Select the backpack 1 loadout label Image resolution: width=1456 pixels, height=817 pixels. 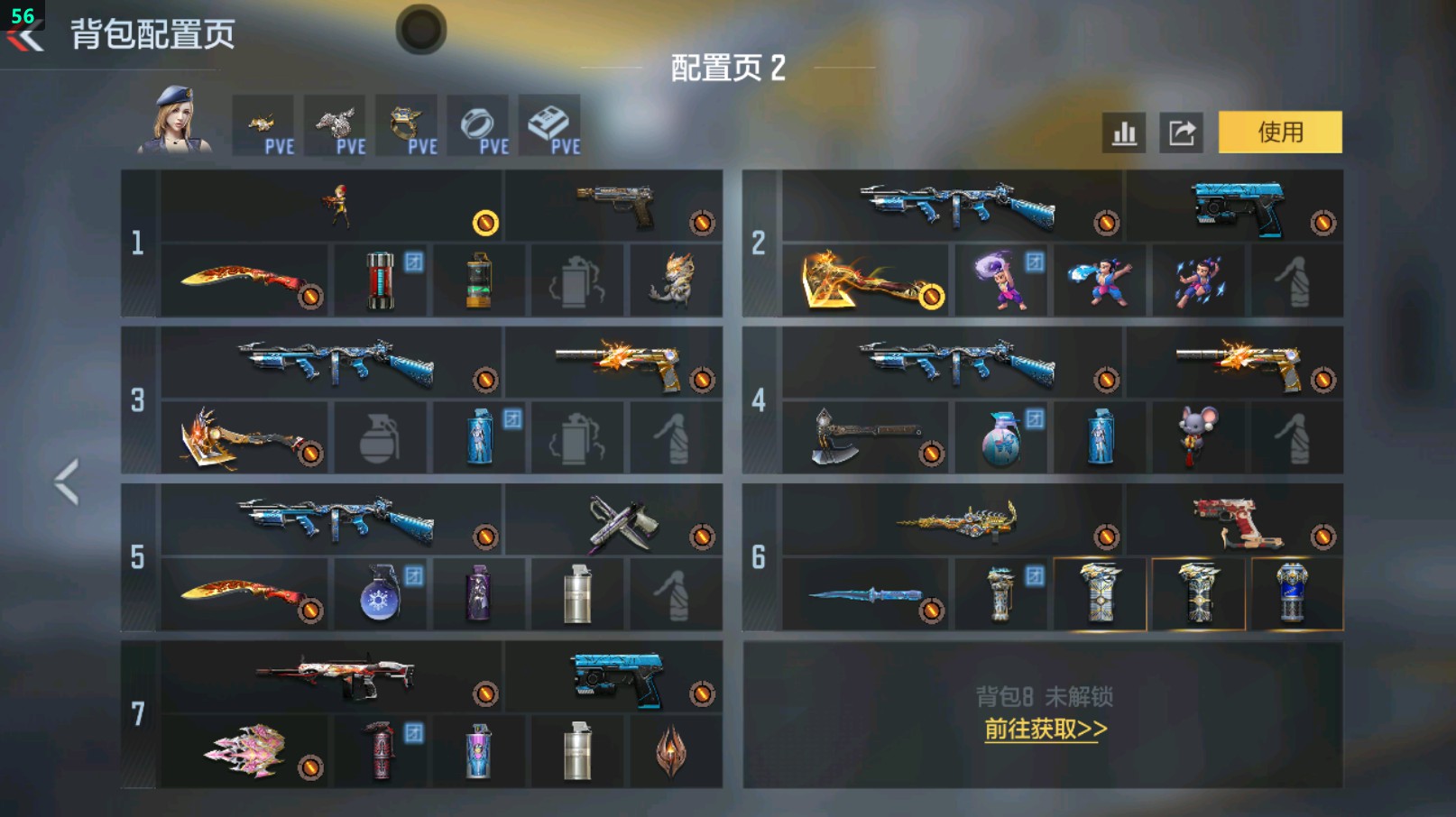click(136, 243)
